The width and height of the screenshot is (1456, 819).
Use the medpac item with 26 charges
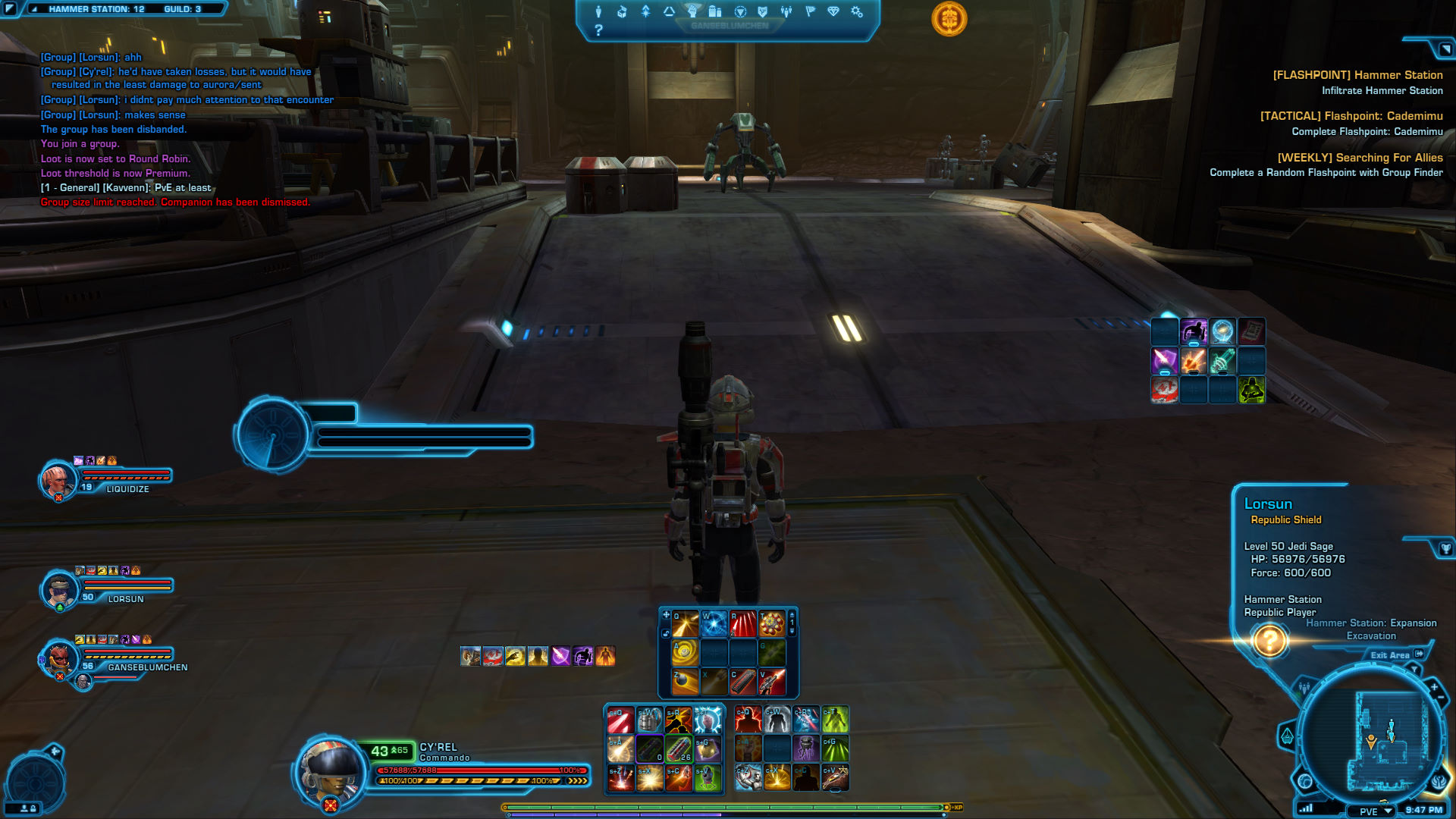tap(679, 748)
